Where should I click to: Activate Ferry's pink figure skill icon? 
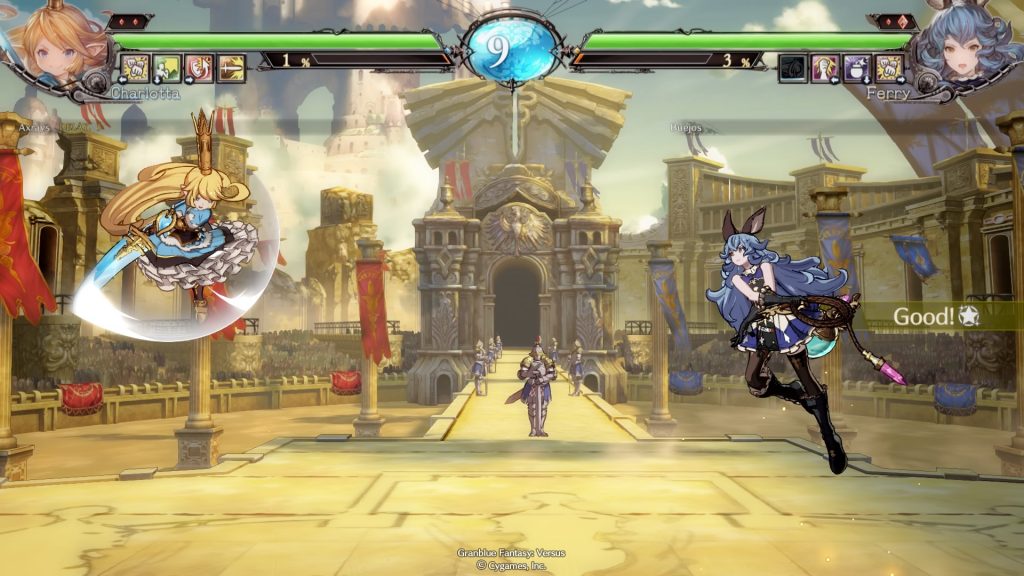[x=825, y=68]
